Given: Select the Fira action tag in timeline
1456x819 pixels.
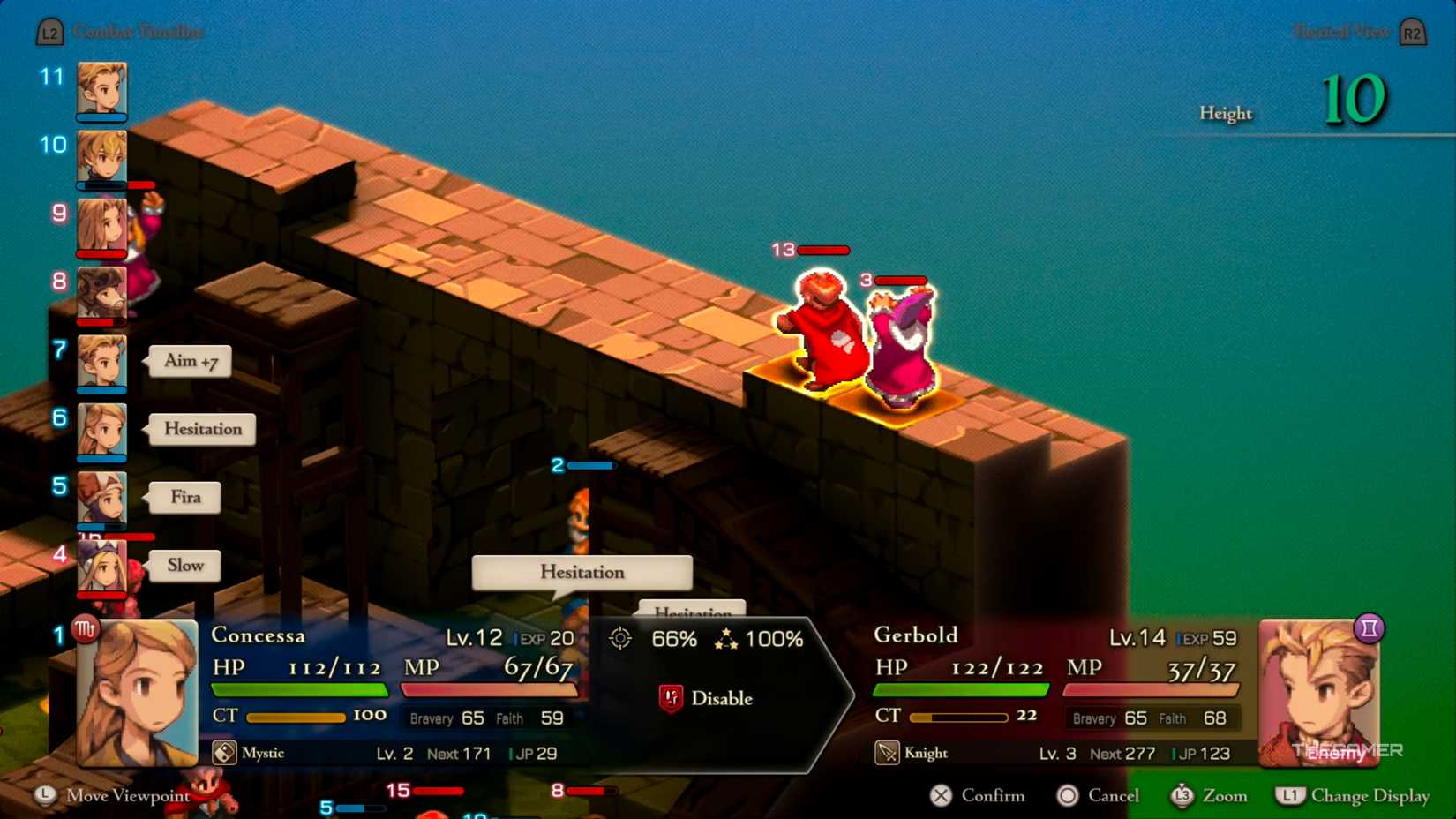Looking at the screenshot, I should (x=185, y=497).
